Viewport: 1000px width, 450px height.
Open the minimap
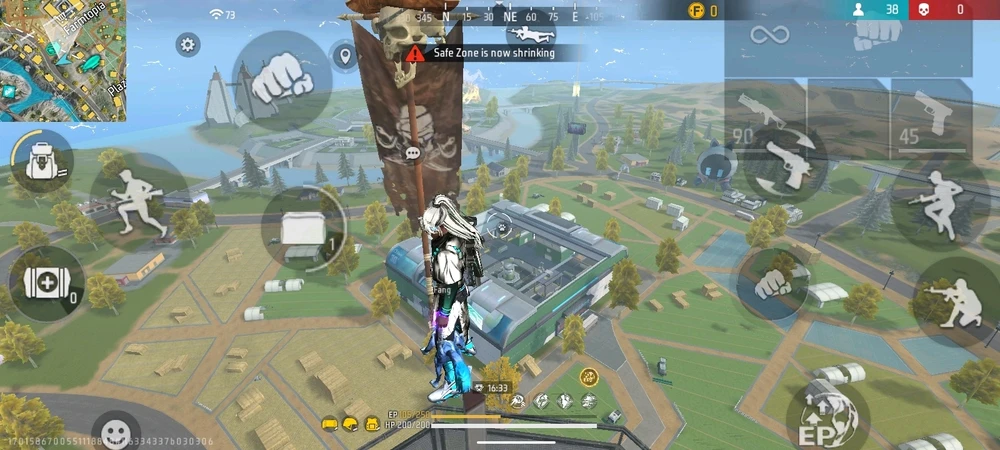tap(63, 60)
